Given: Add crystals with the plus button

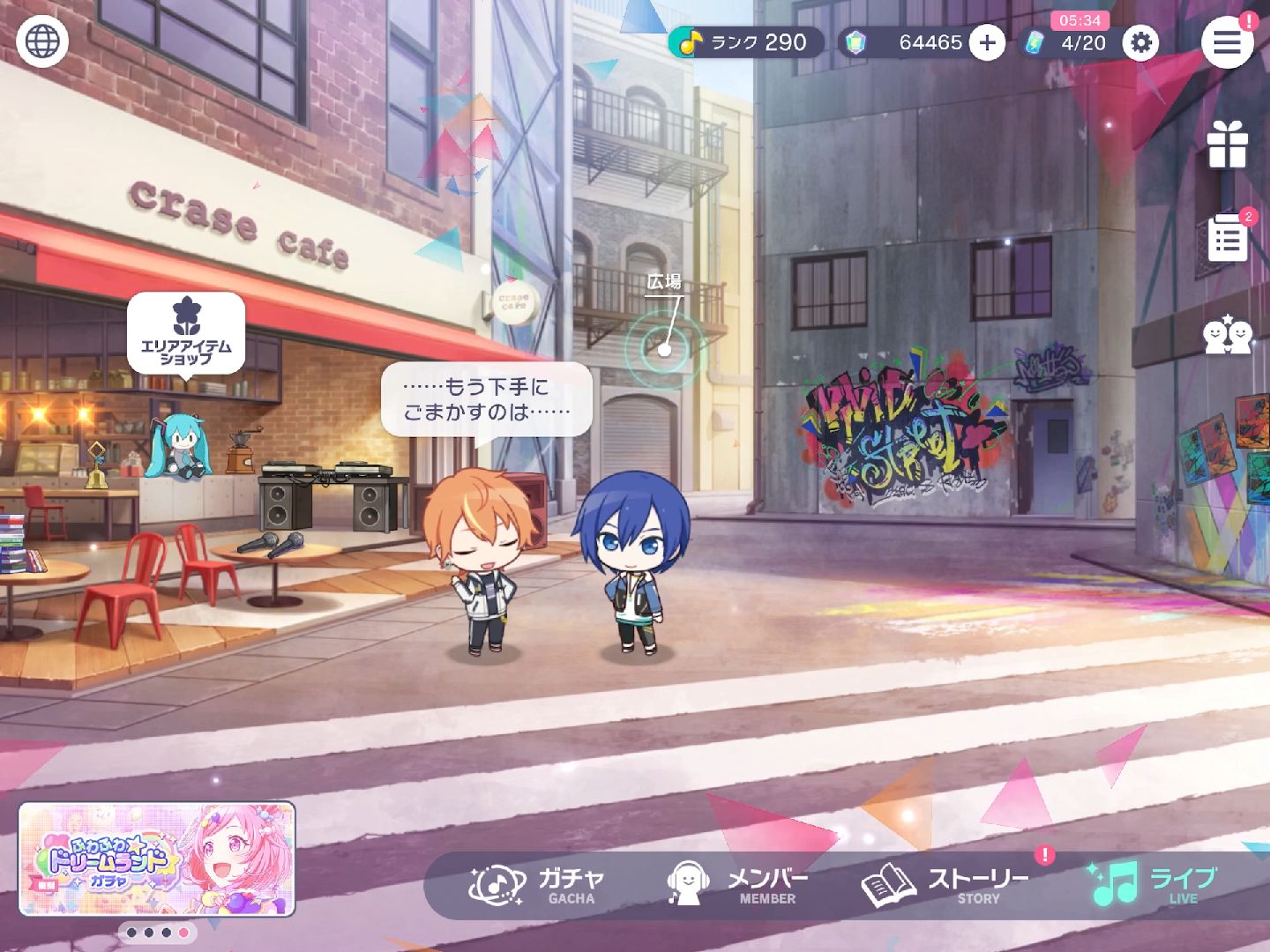Looking at the screenshot, I should pos(987,42).
